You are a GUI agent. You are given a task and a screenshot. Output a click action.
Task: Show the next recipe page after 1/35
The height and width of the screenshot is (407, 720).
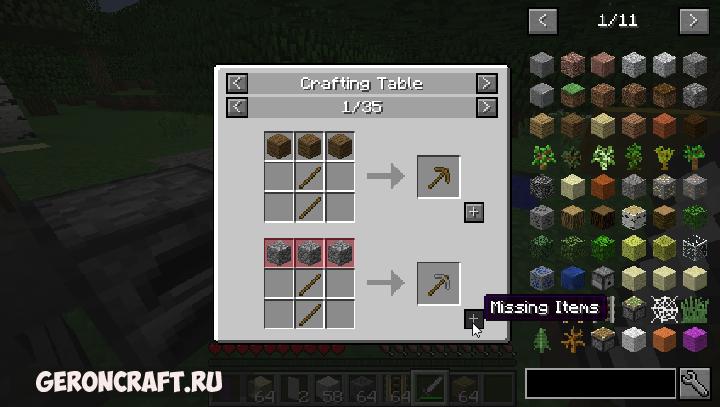click(486, 106)
